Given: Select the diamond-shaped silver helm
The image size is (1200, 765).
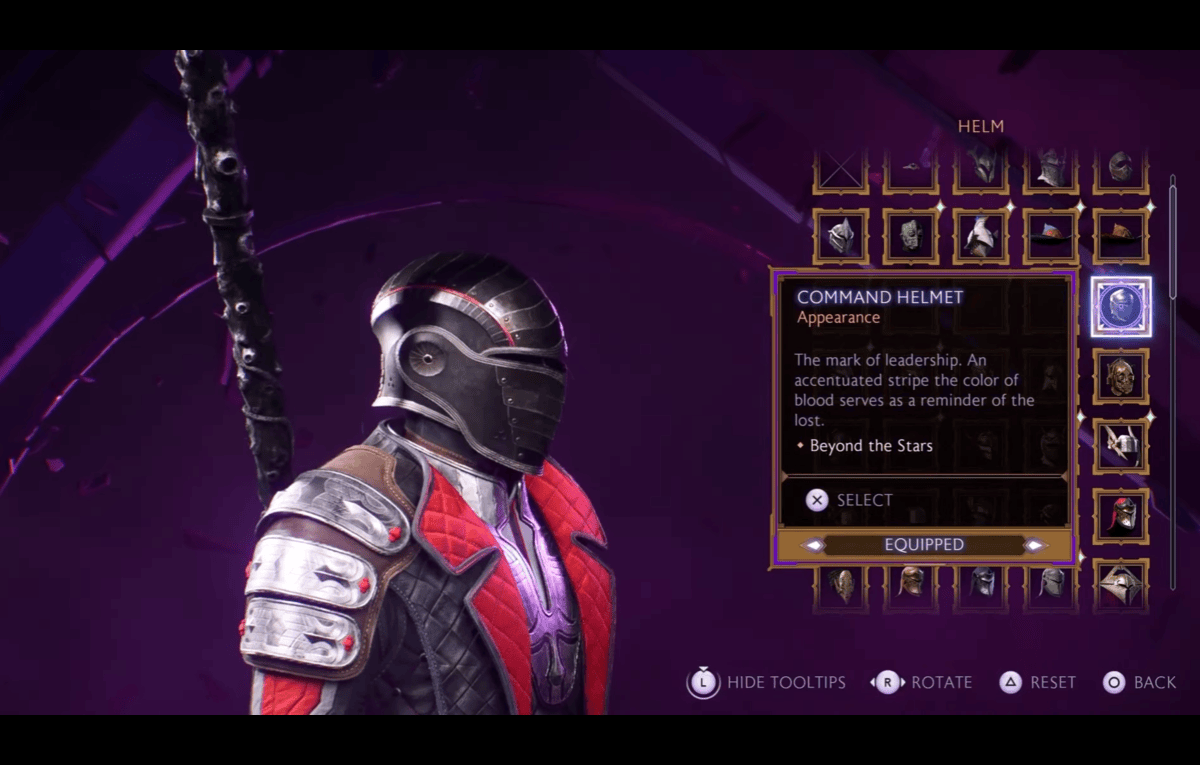Looking at the screenshot, I should (x=1120, y=583).
